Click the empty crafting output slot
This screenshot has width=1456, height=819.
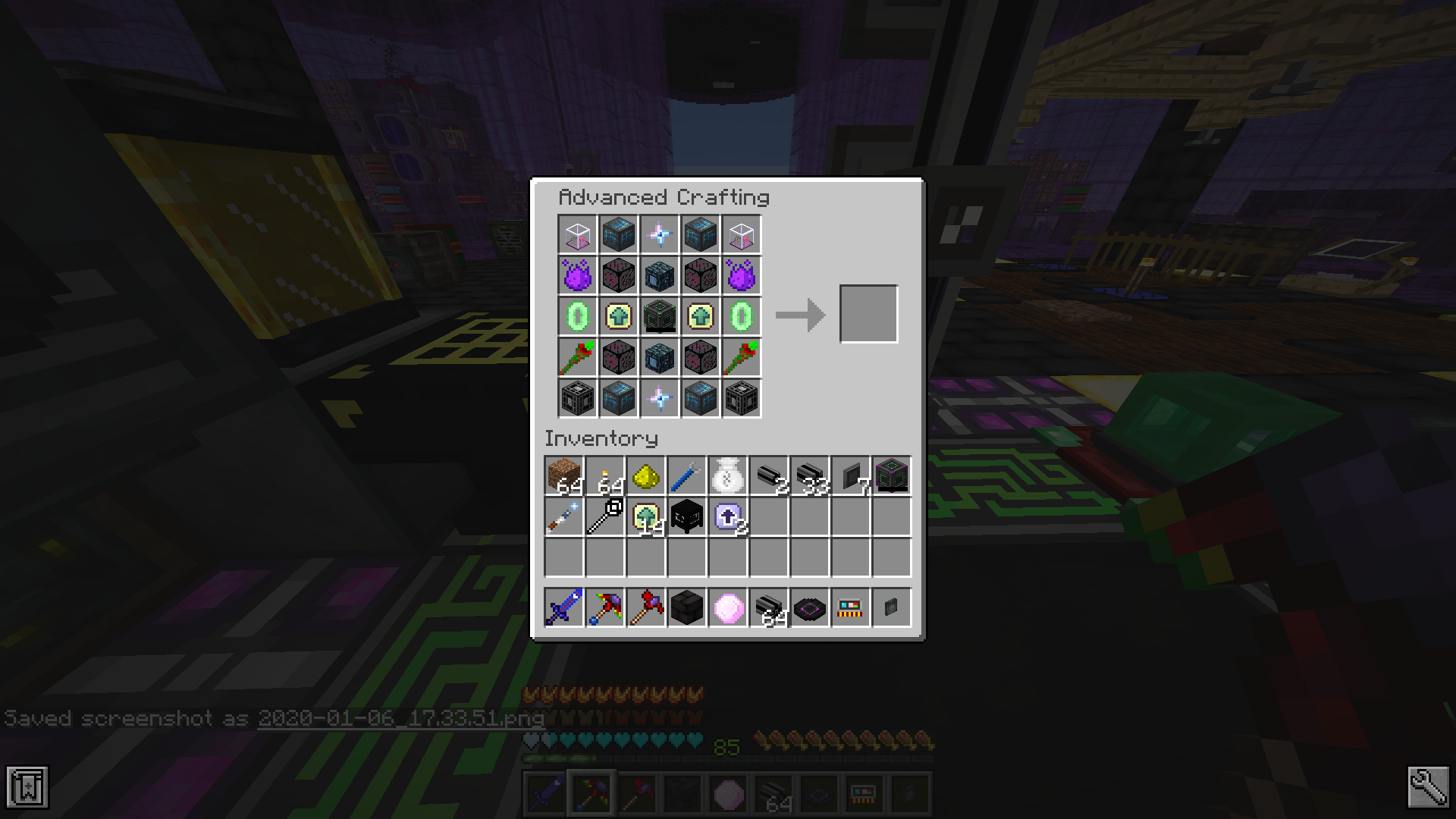click(869, 313)
